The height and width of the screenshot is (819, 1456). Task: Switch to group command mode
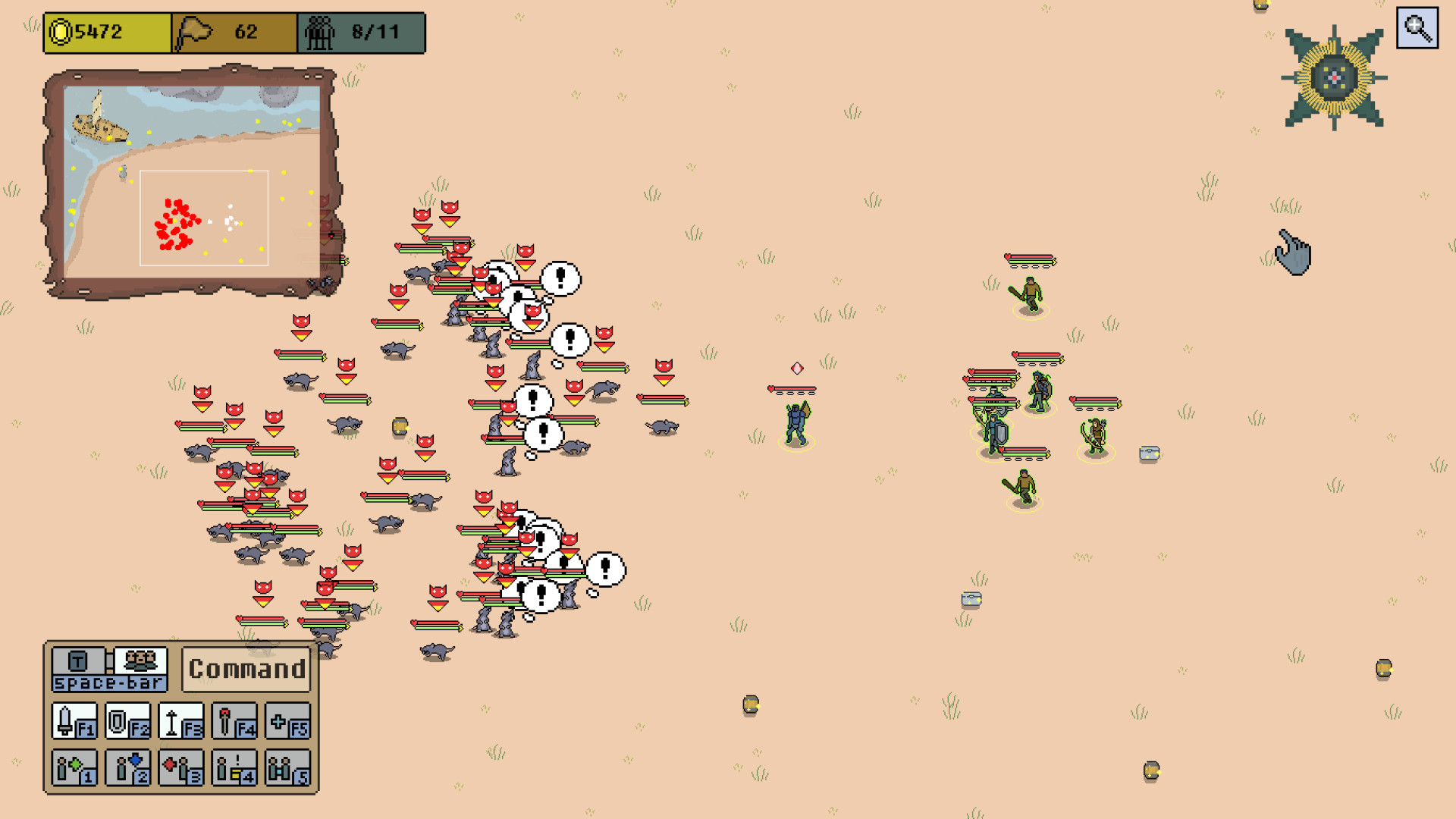(x=140, y=662)
